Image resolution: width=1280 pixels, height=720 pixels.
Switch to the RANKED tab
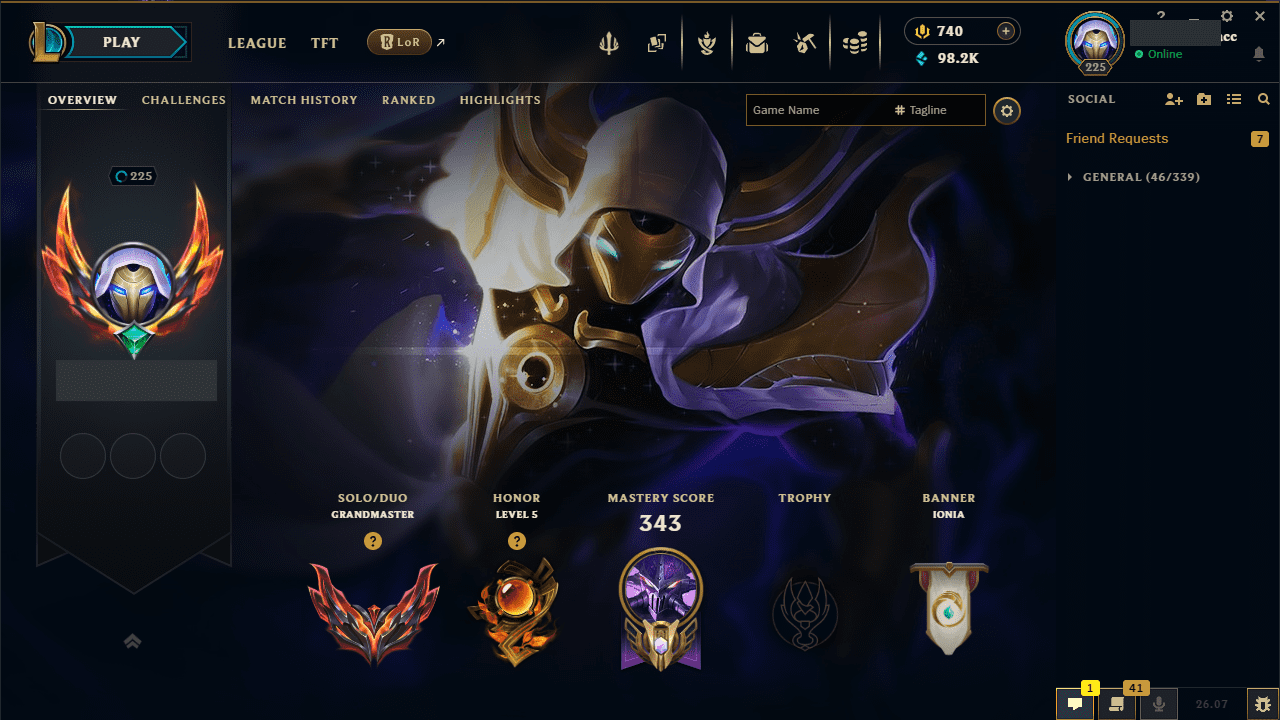point(408,100)
